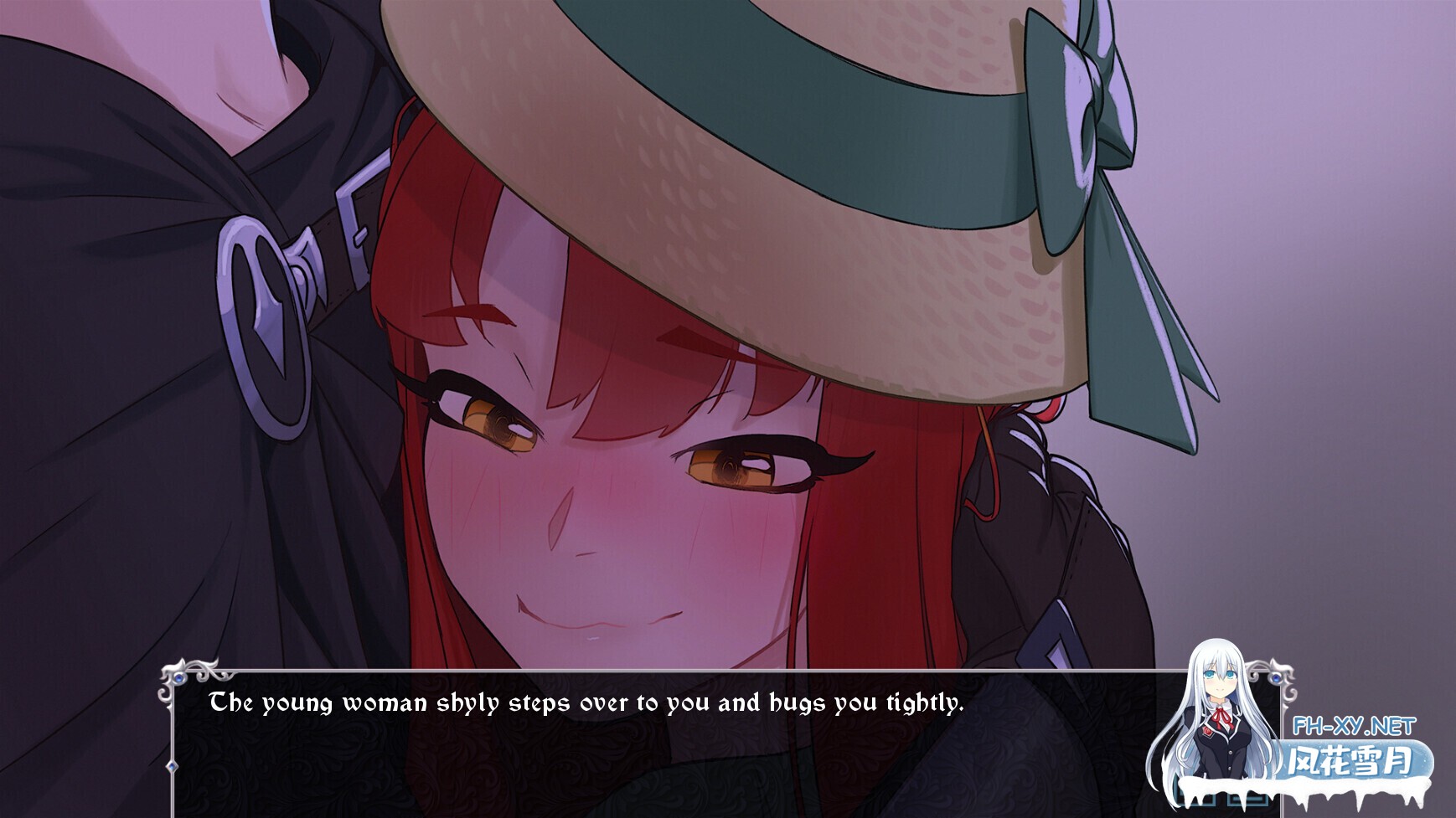Select the anime mascot girl in the watermark
The image size is (1456, 818).
pos(1216,712)
